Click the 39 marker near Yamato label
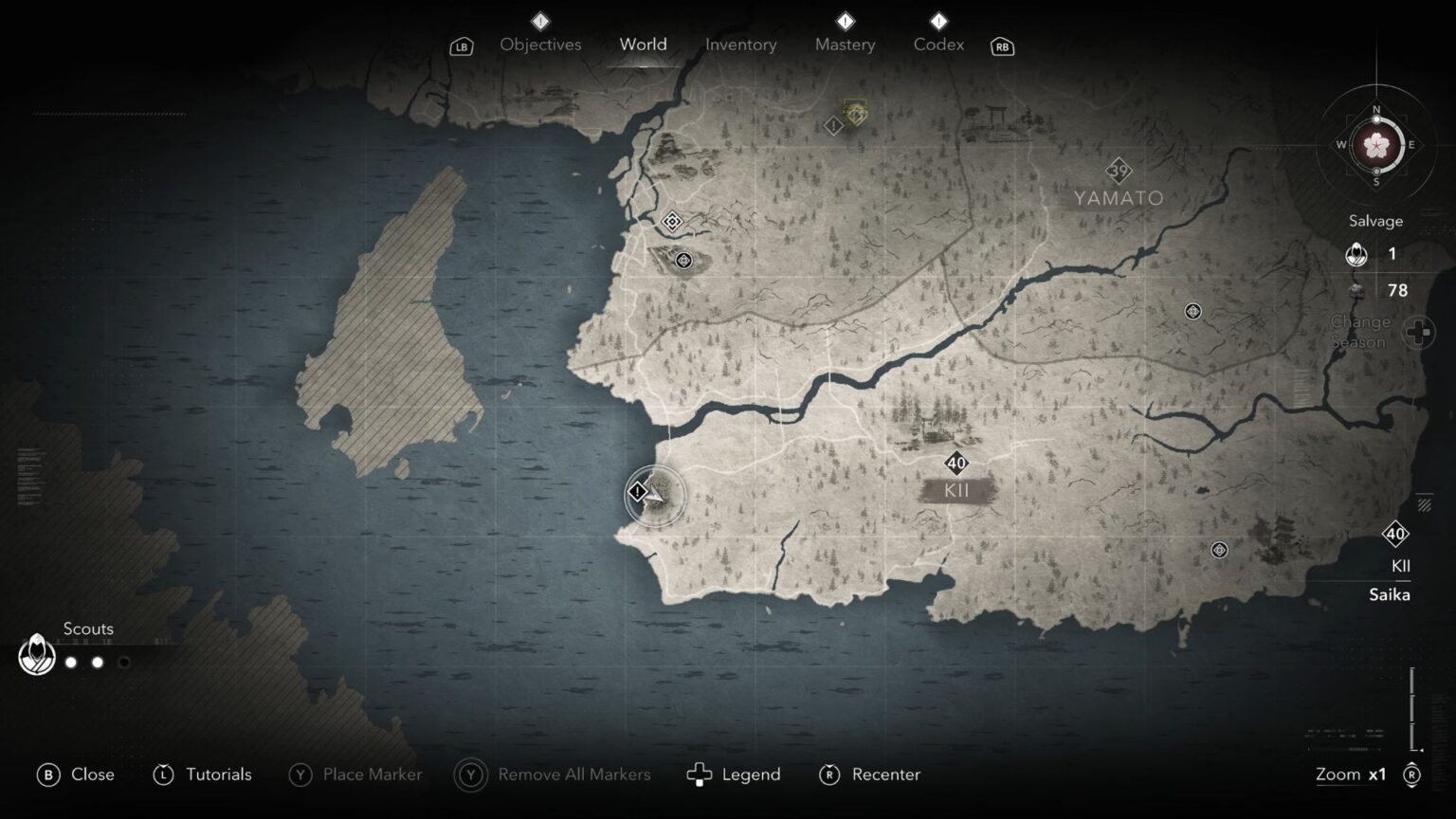 point(1119,171)
